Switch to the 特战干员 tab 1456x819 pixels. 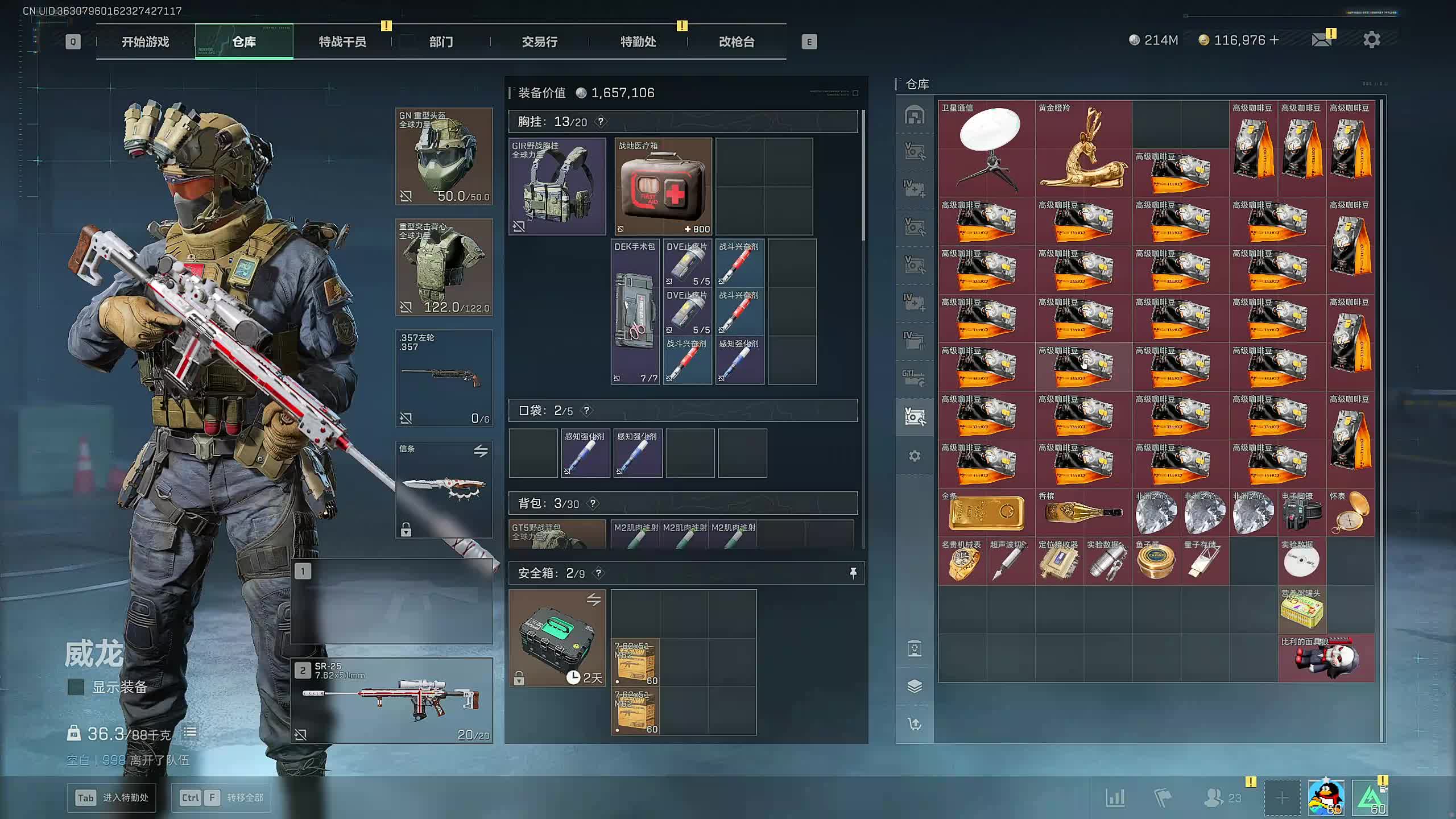click(342, 42)
